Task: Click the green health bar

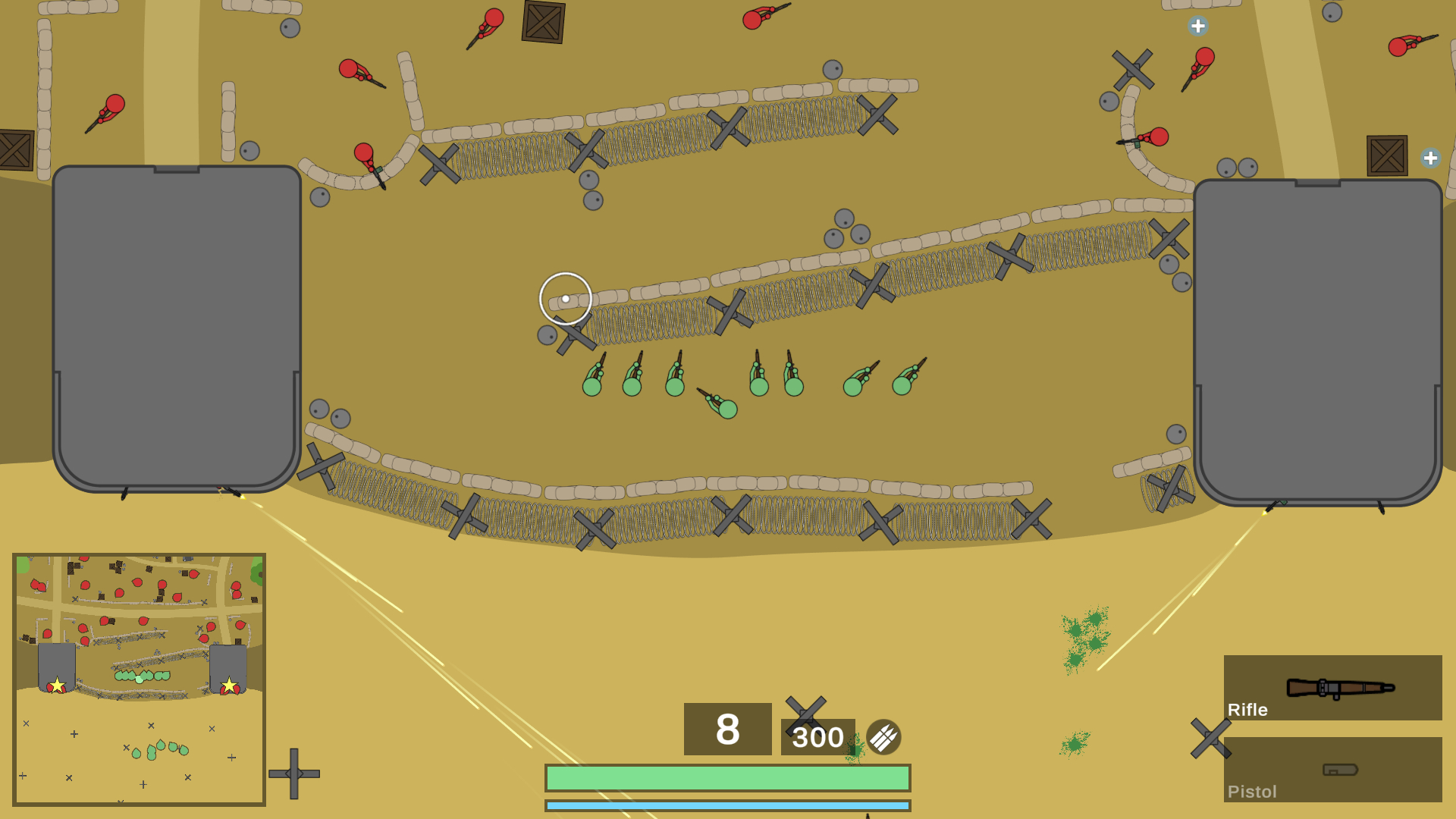Action: pyautogui.click(x=726, y=777)
